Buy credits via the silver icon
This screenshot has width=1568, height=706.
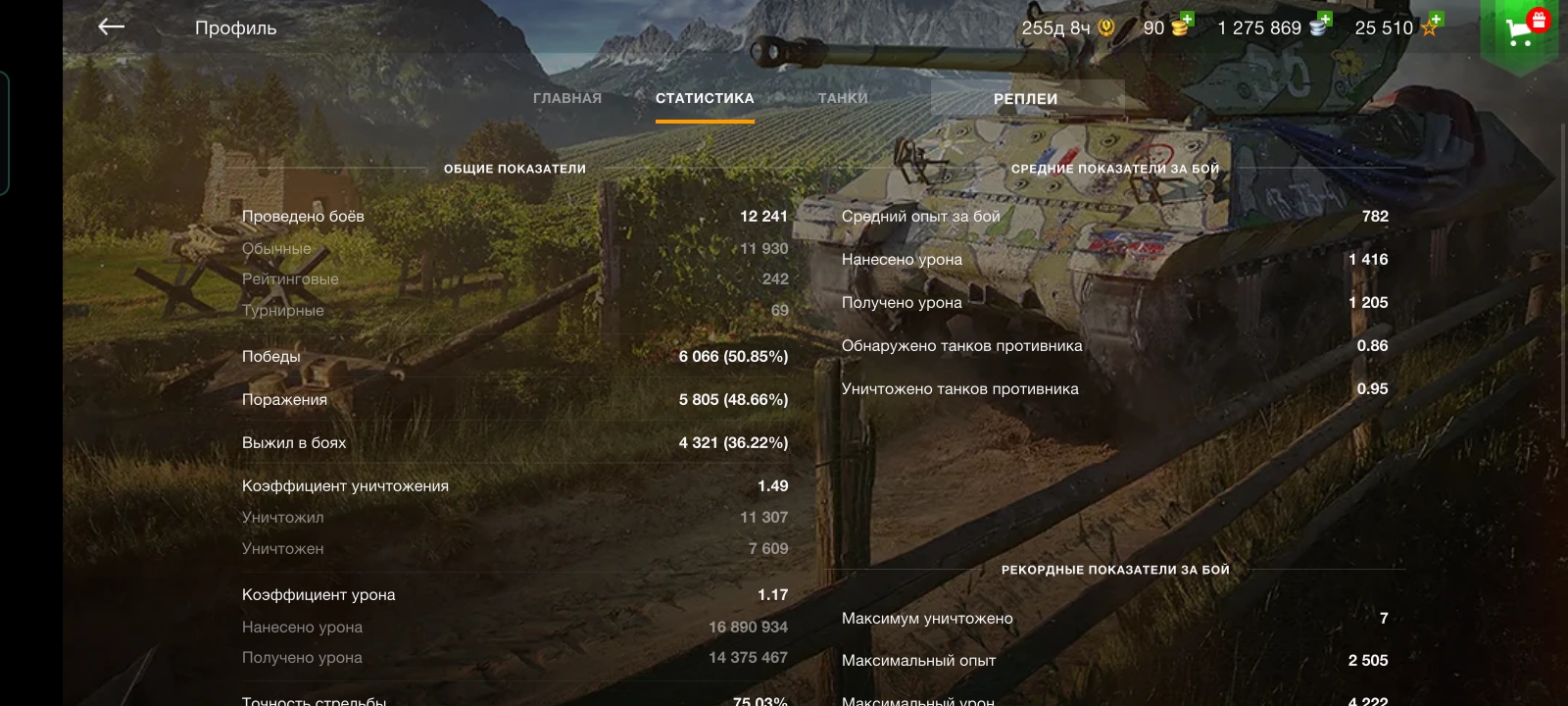[x=1321, y=25]
